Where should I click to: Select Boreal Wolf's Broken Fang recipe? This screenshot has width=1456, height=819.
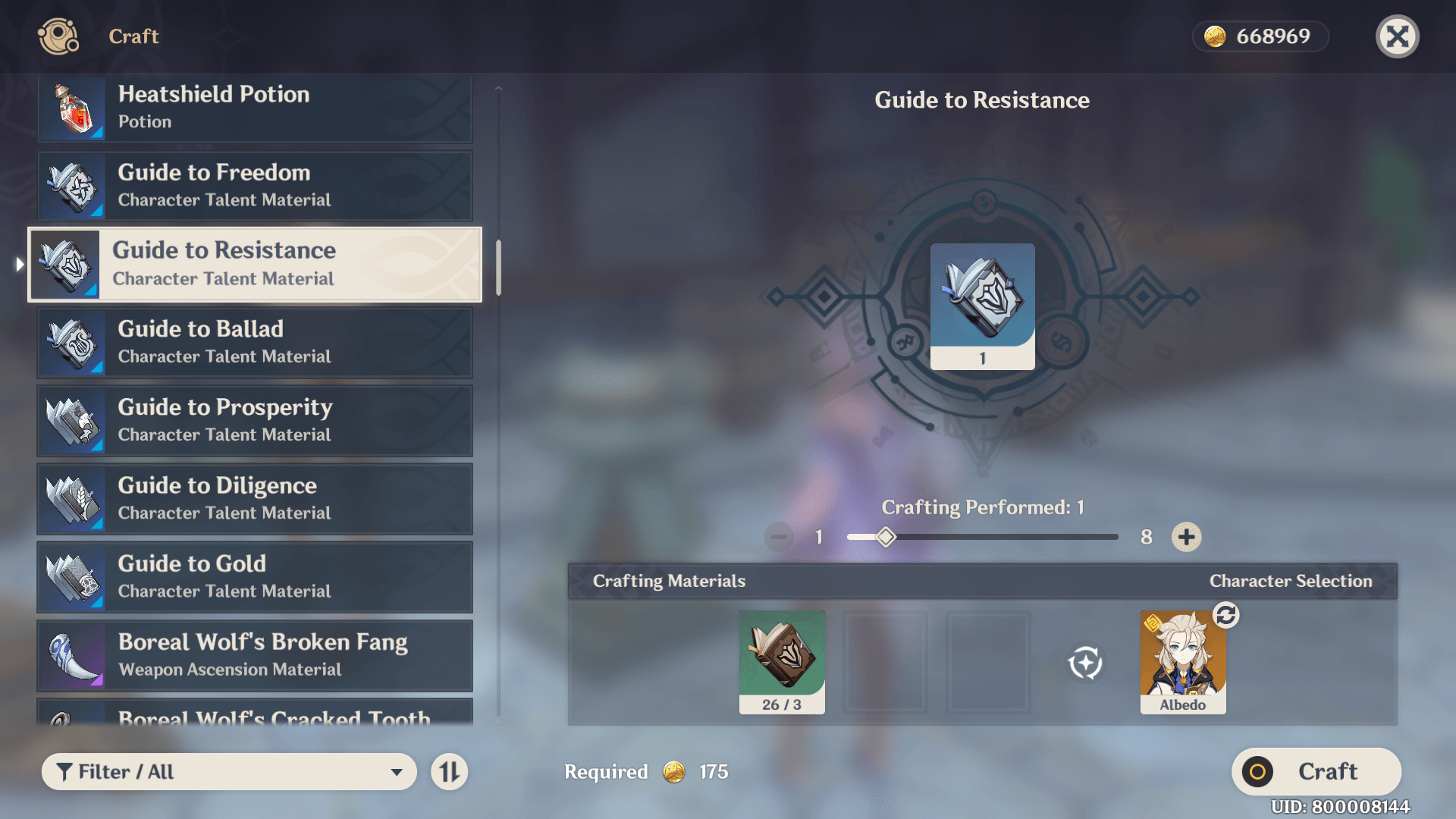[x=255, y=655]
